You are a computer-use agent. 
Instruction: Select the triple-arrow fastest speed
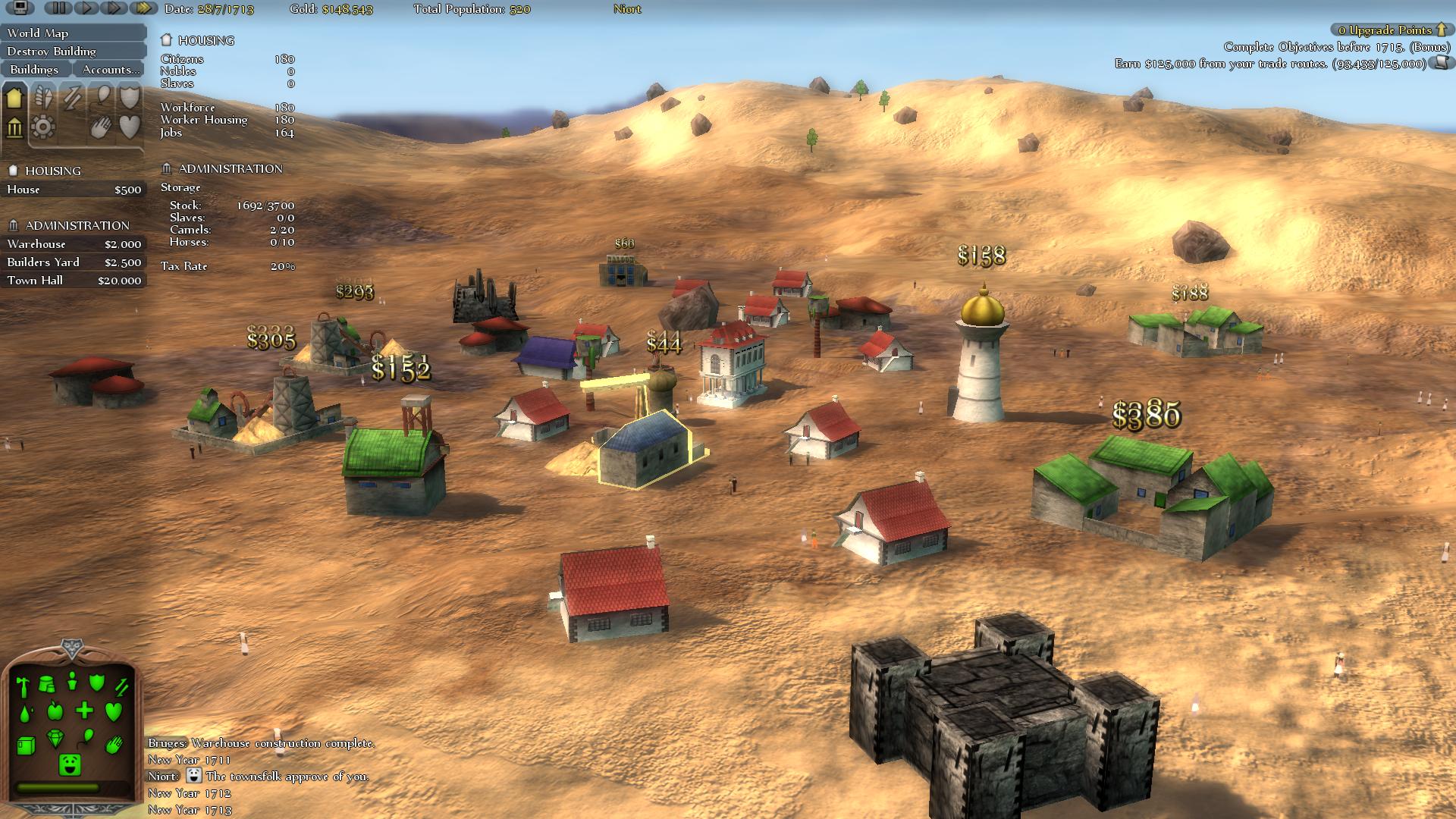143,8
